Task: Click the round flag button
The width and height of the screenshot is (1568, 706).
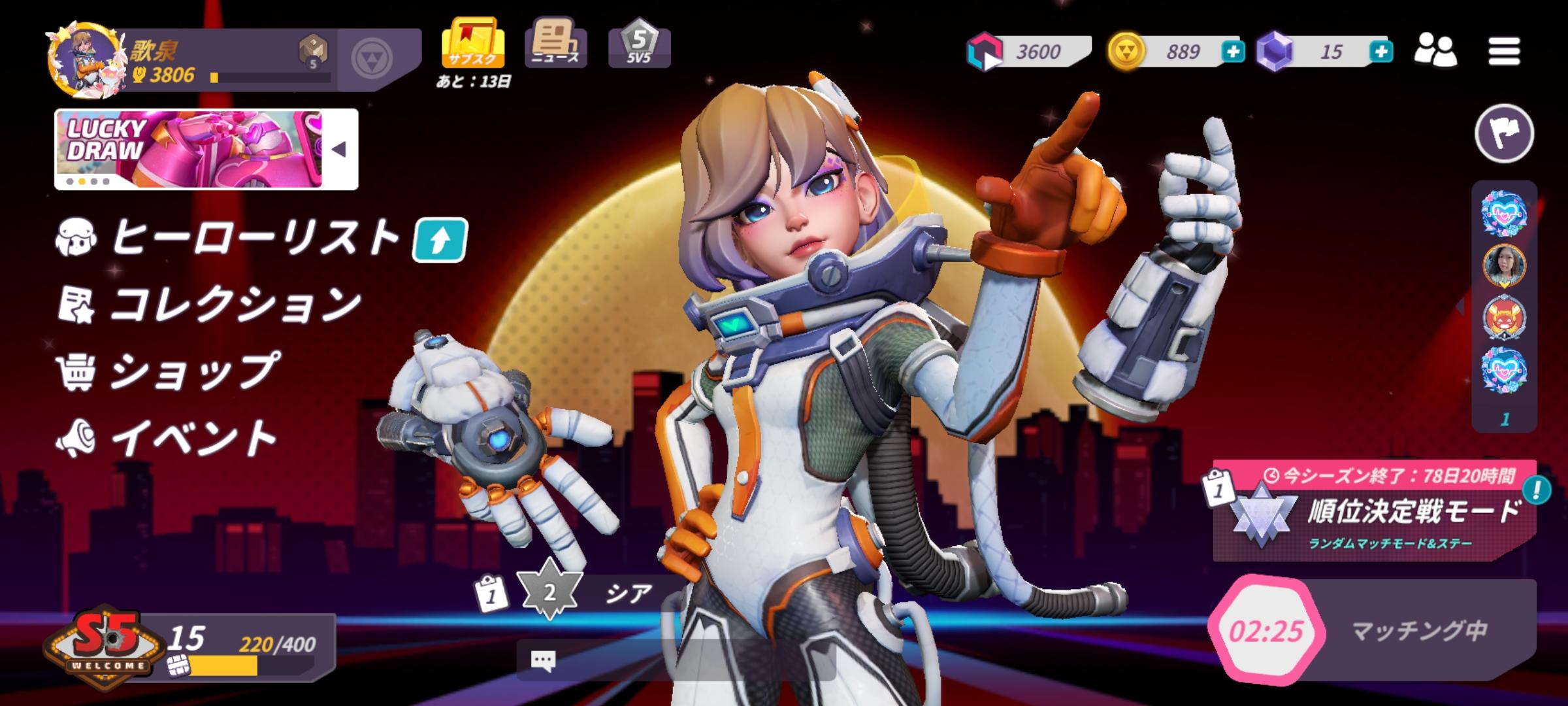Action: click(1504, 133)
